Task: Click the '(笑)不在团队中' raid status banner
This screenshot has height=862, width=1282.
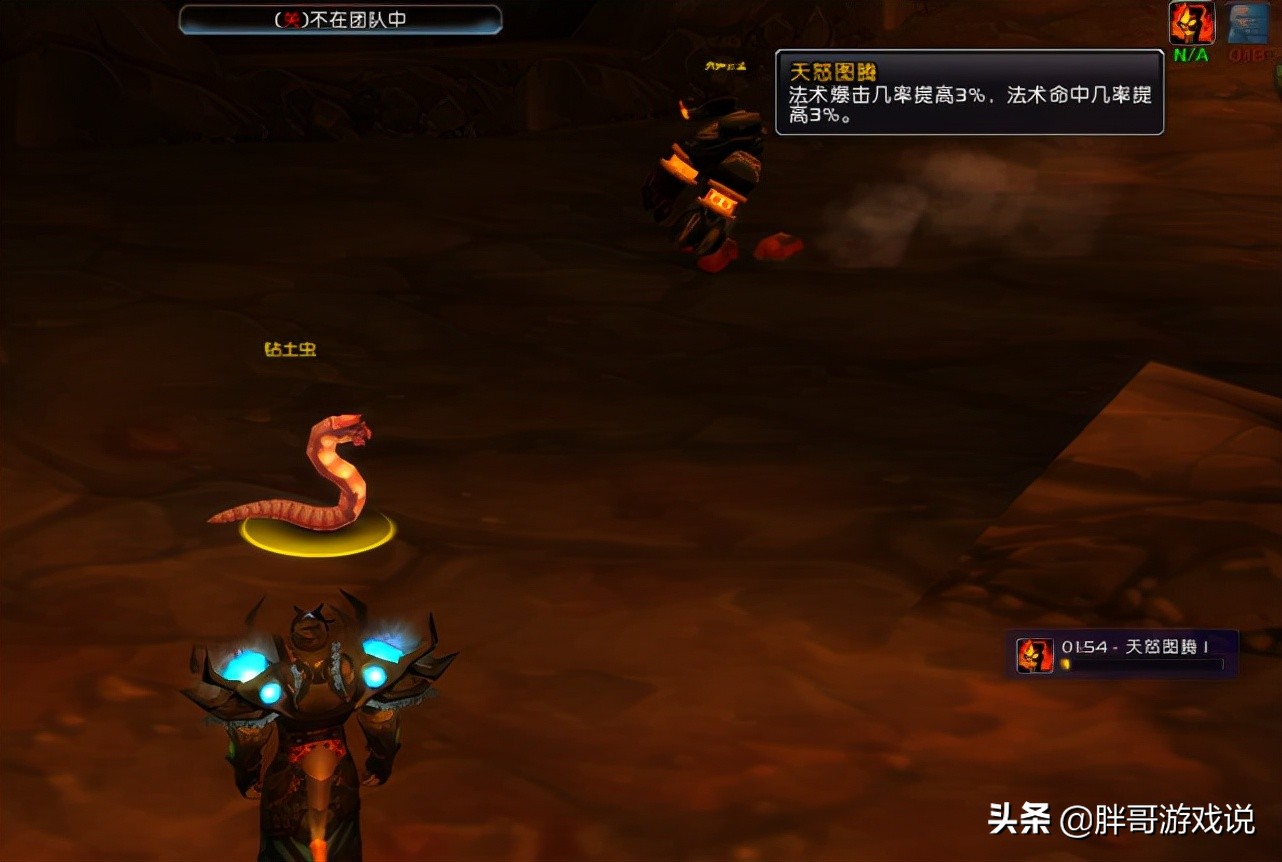Action: 340,19
